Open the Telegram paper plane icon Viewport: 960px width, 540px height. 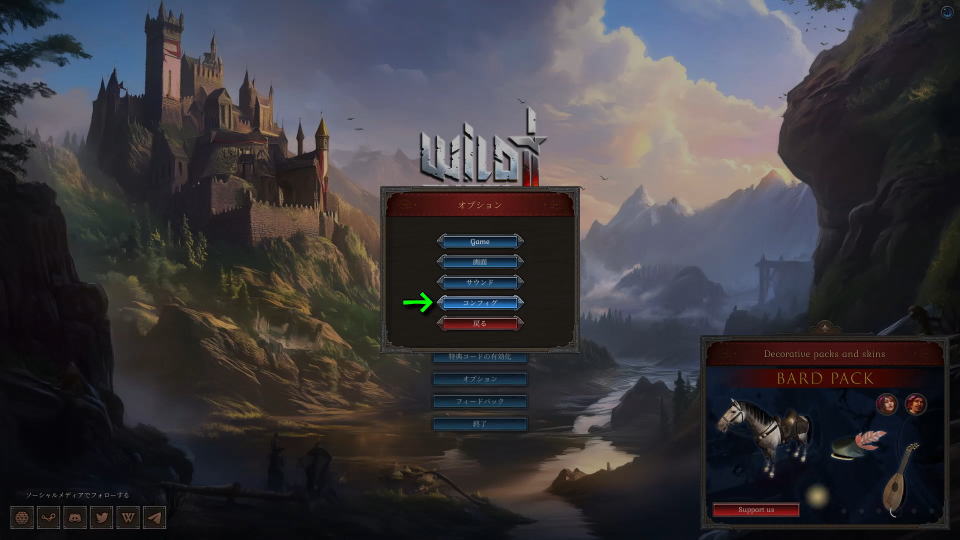point(154,518)
